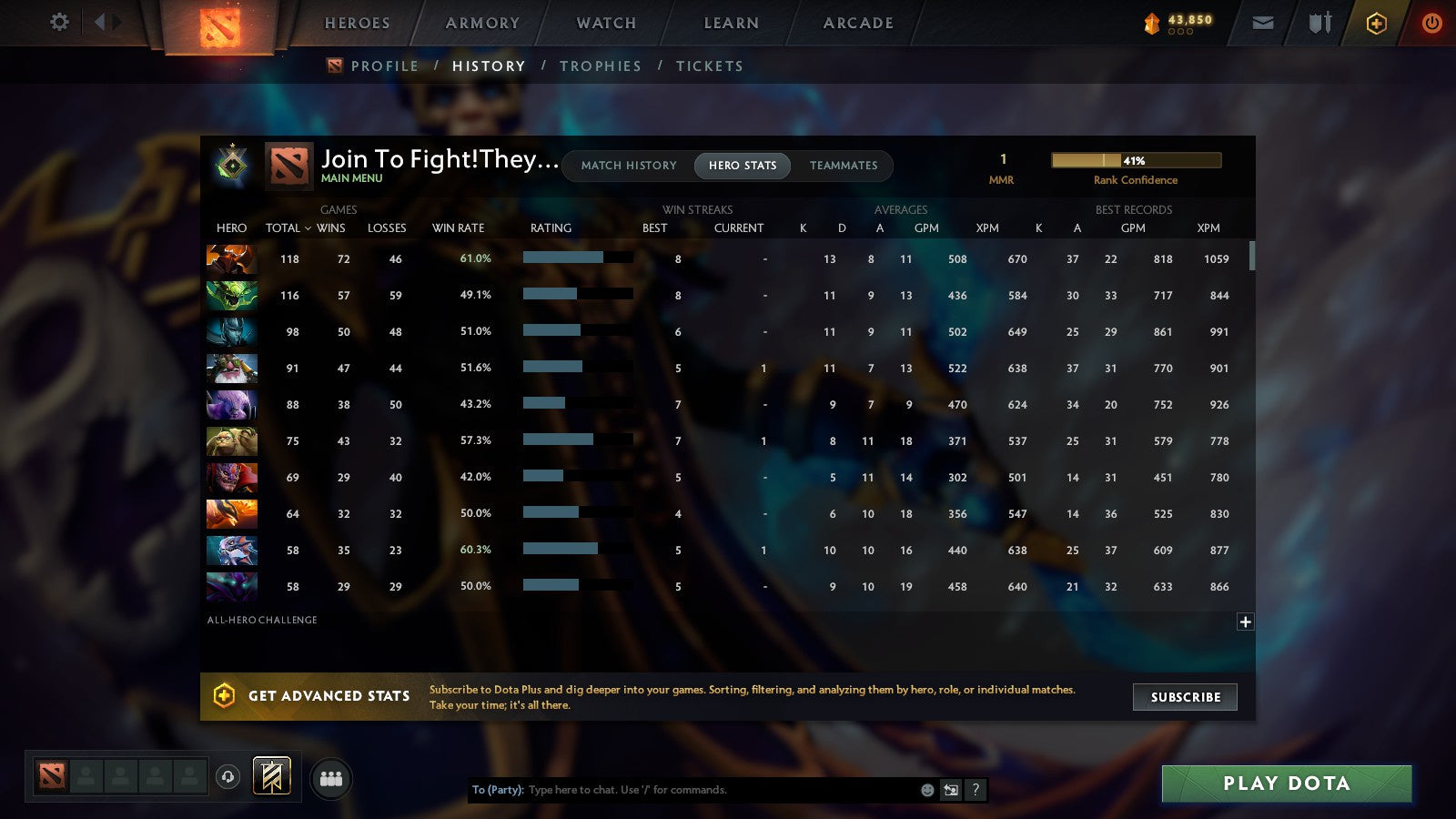
Task: Navigate to the ARCADE menu item
Action: (x=854, y=23)
